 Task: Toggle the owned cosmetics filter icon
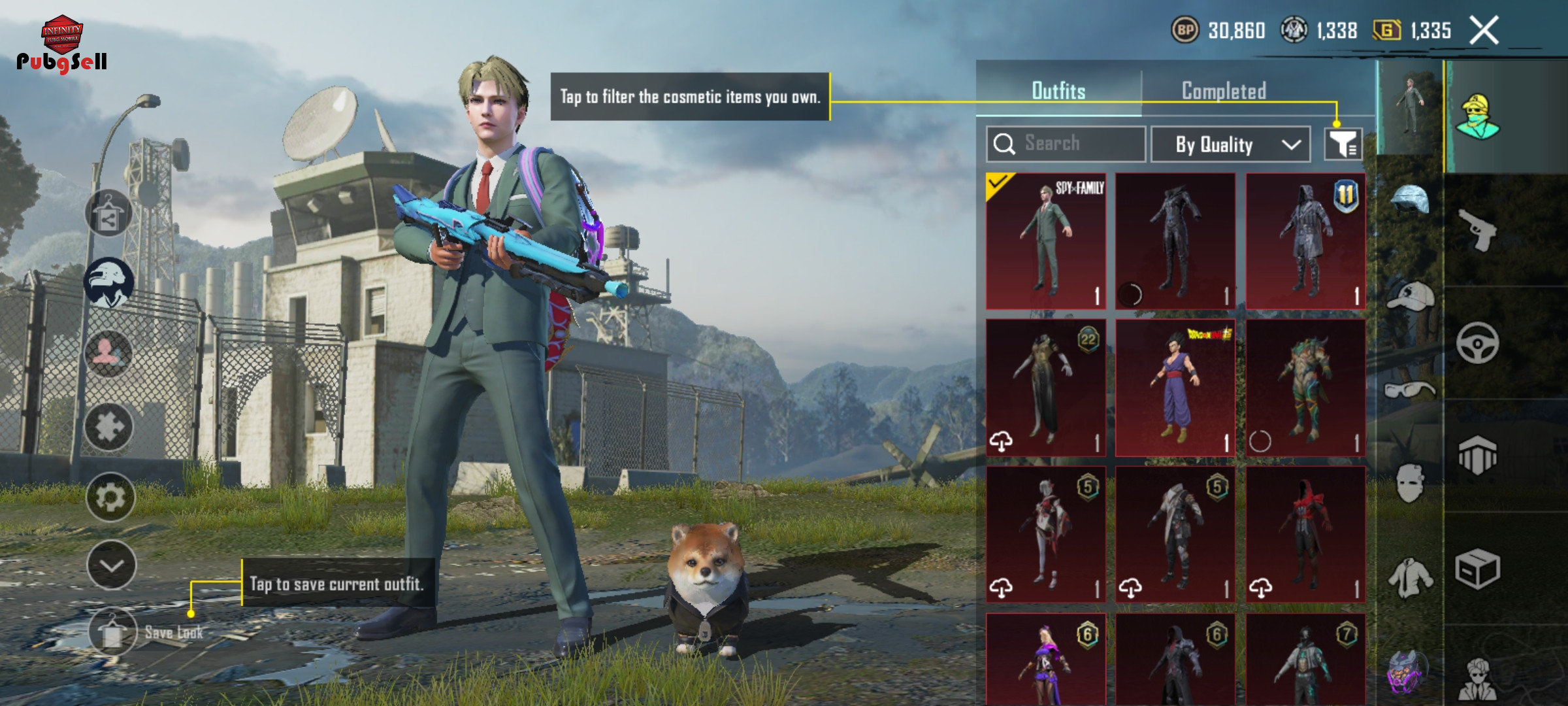click(x=1343, y=144)
